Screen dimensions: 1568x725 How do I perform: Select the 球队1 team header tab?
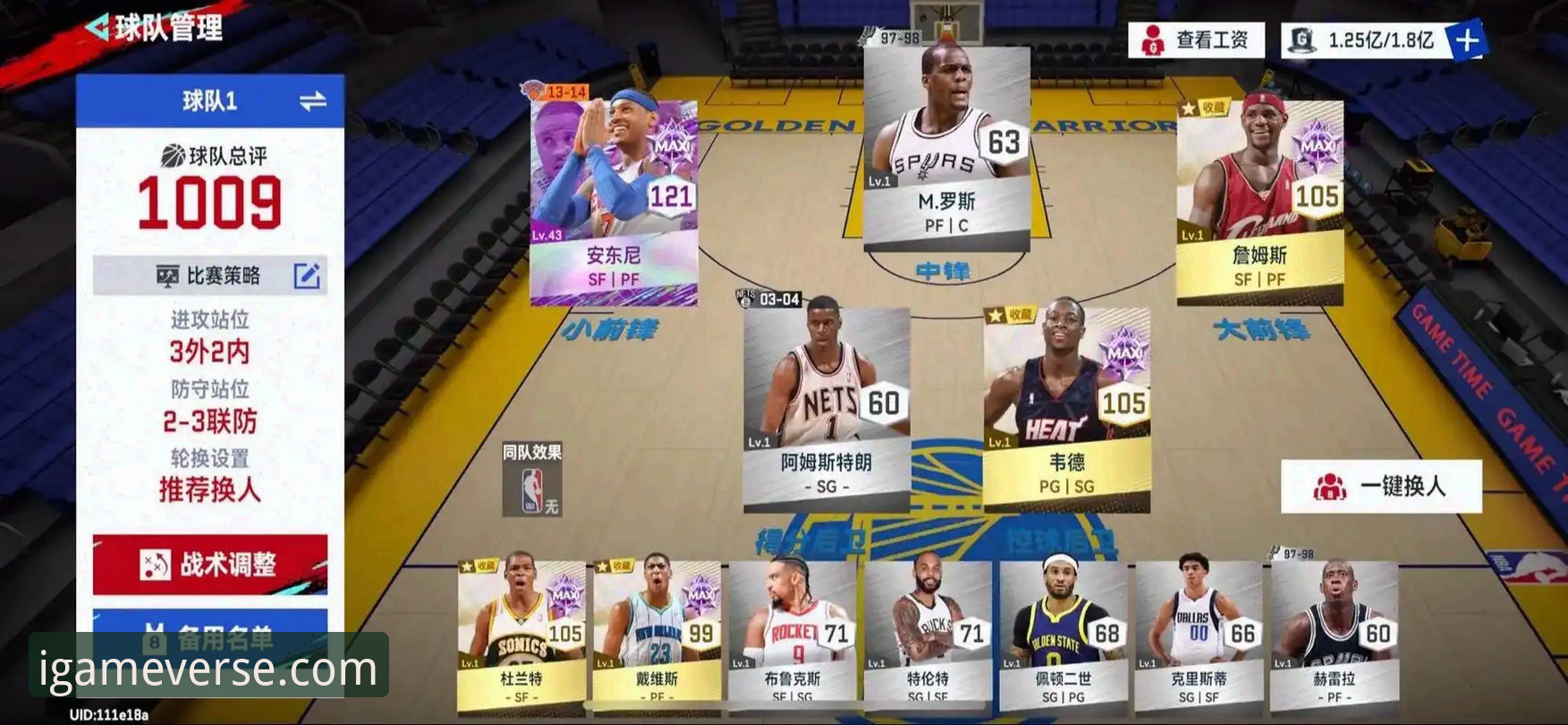209,99
